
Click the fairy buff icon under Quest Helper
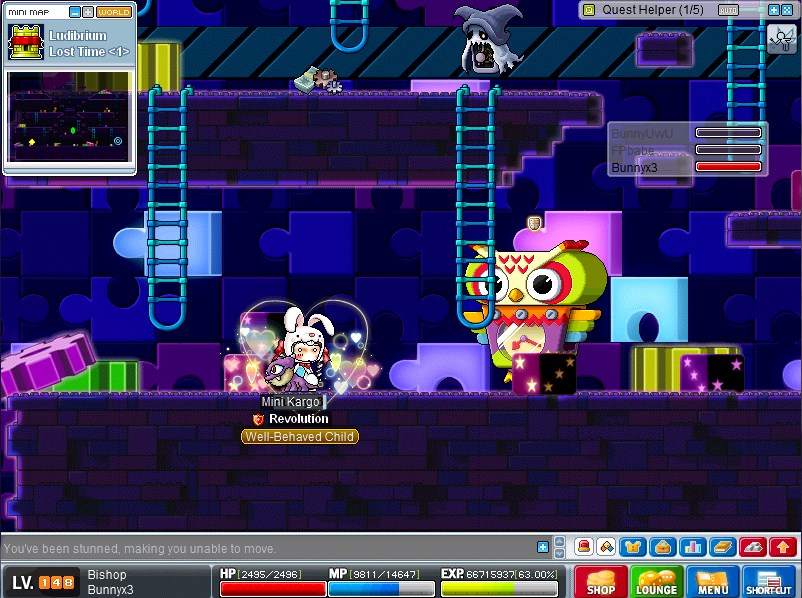point(781,39)
